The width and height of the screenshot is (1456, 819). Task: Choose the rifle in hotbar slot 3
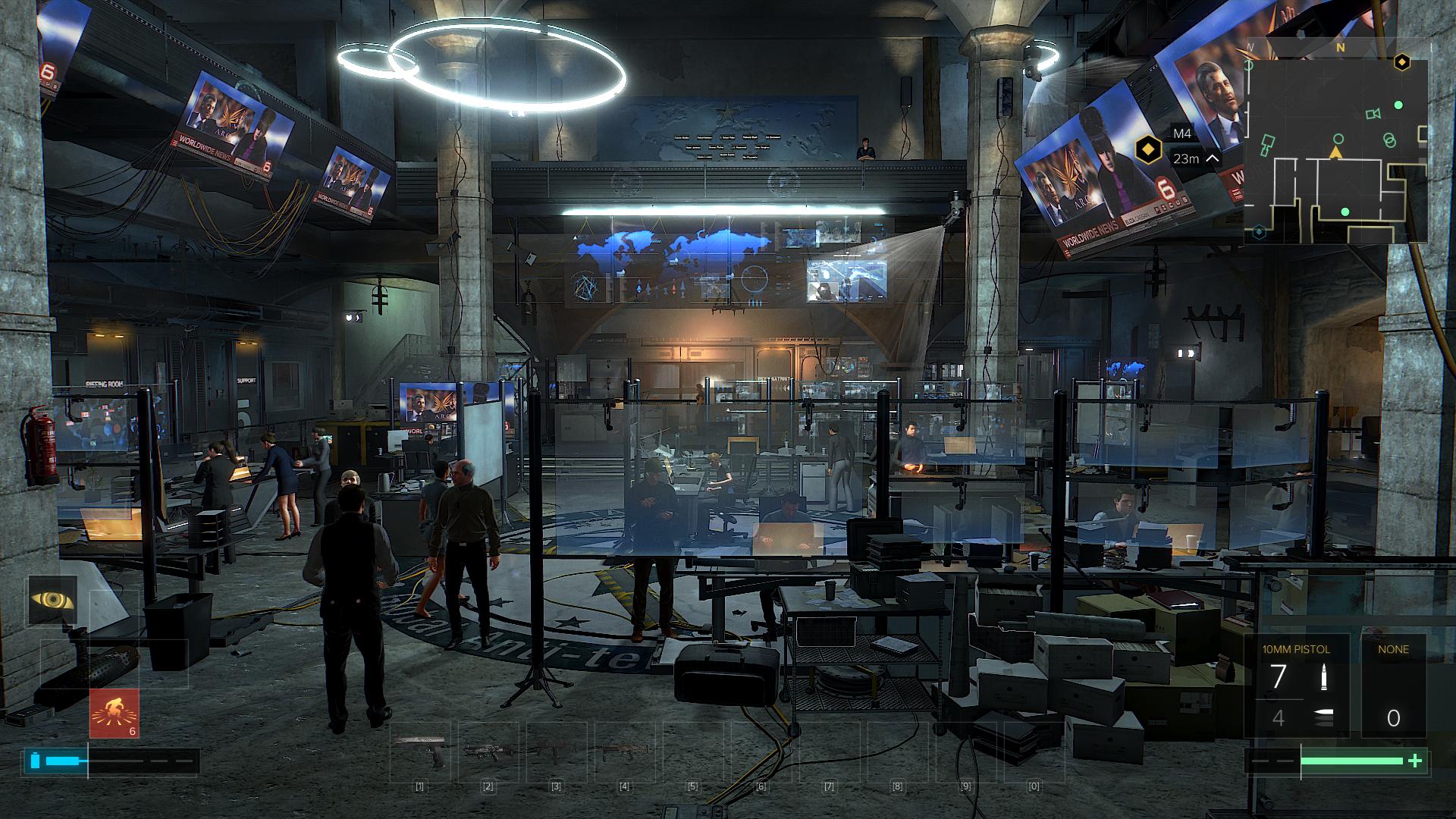click(556, 752)
